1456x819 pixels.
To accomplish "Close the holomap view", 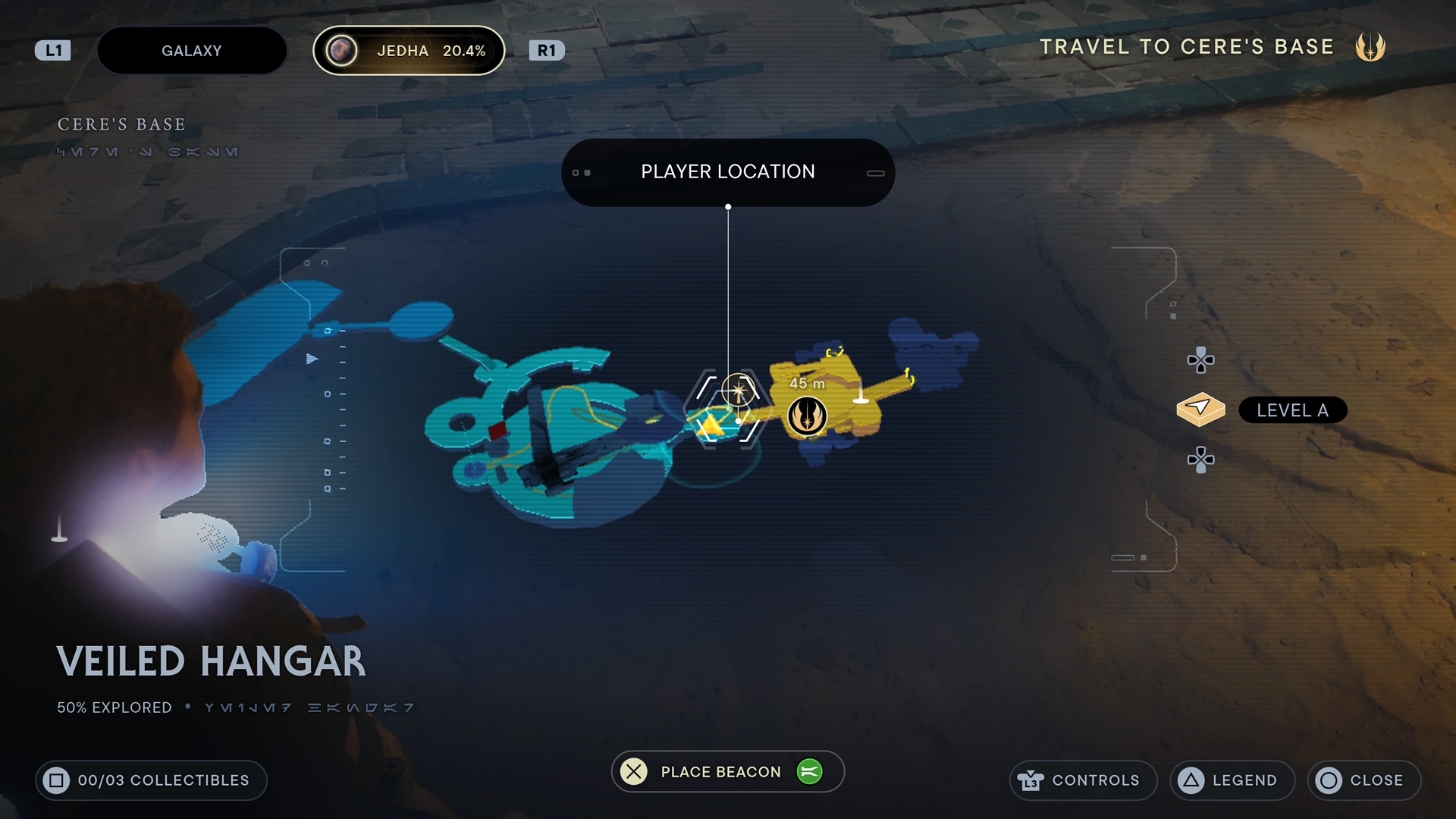I will point(1363,780).
